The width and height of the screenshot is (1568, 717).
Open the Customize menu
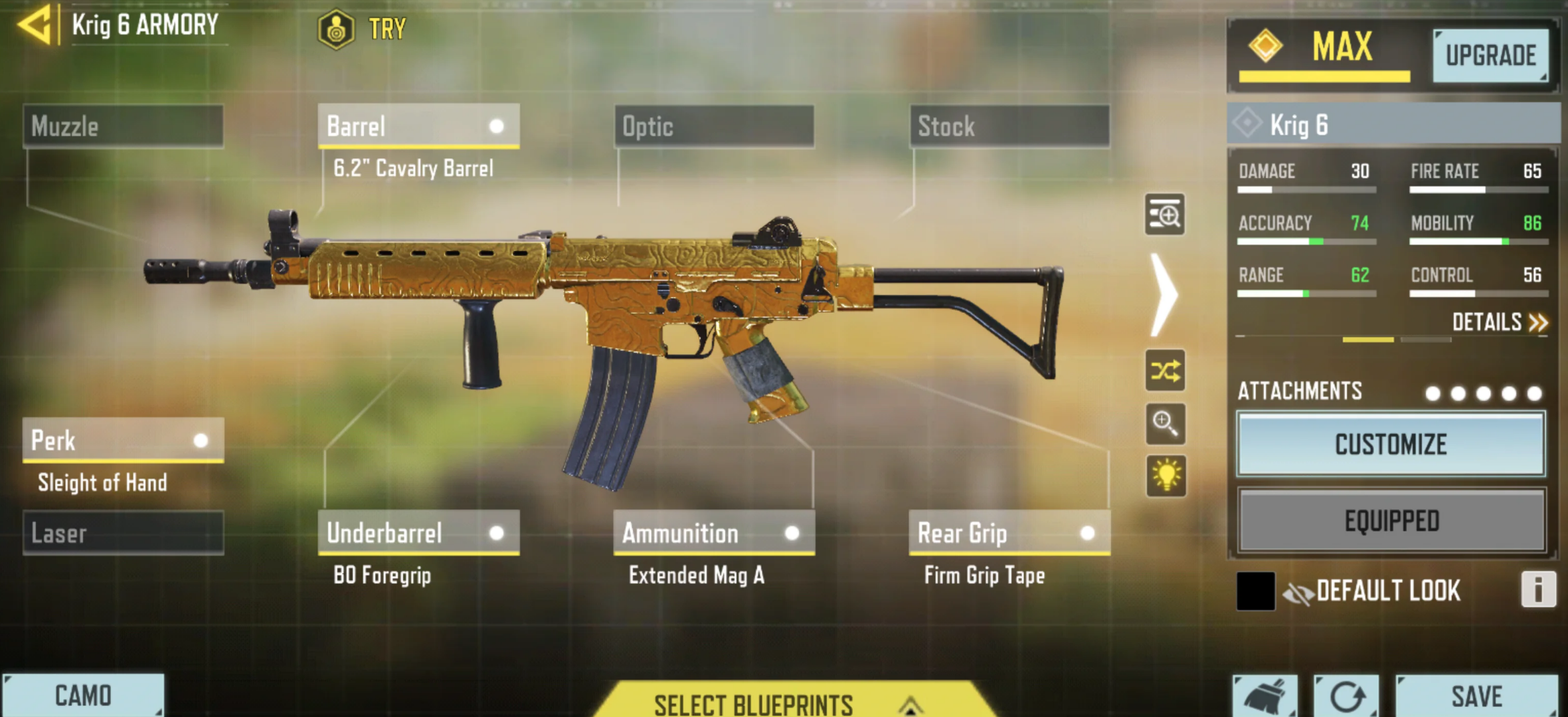pyautogui.click(x=1391, y=445)
